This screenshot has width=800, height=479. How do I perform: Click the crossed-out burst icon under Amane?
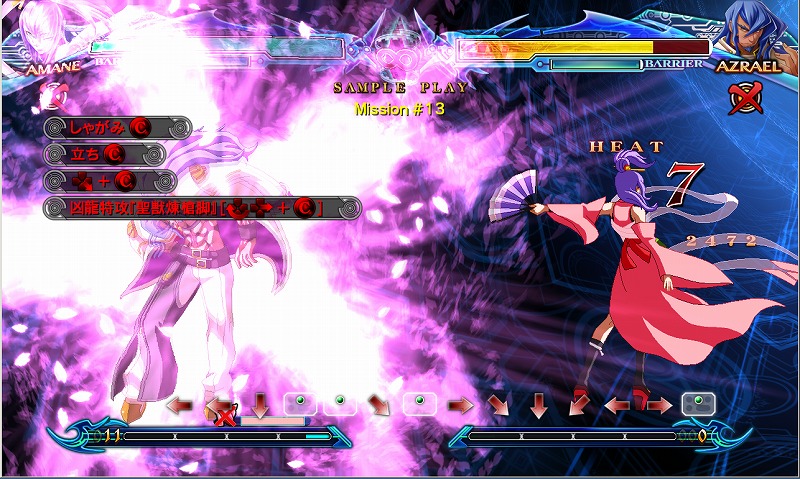click(51, 95)
